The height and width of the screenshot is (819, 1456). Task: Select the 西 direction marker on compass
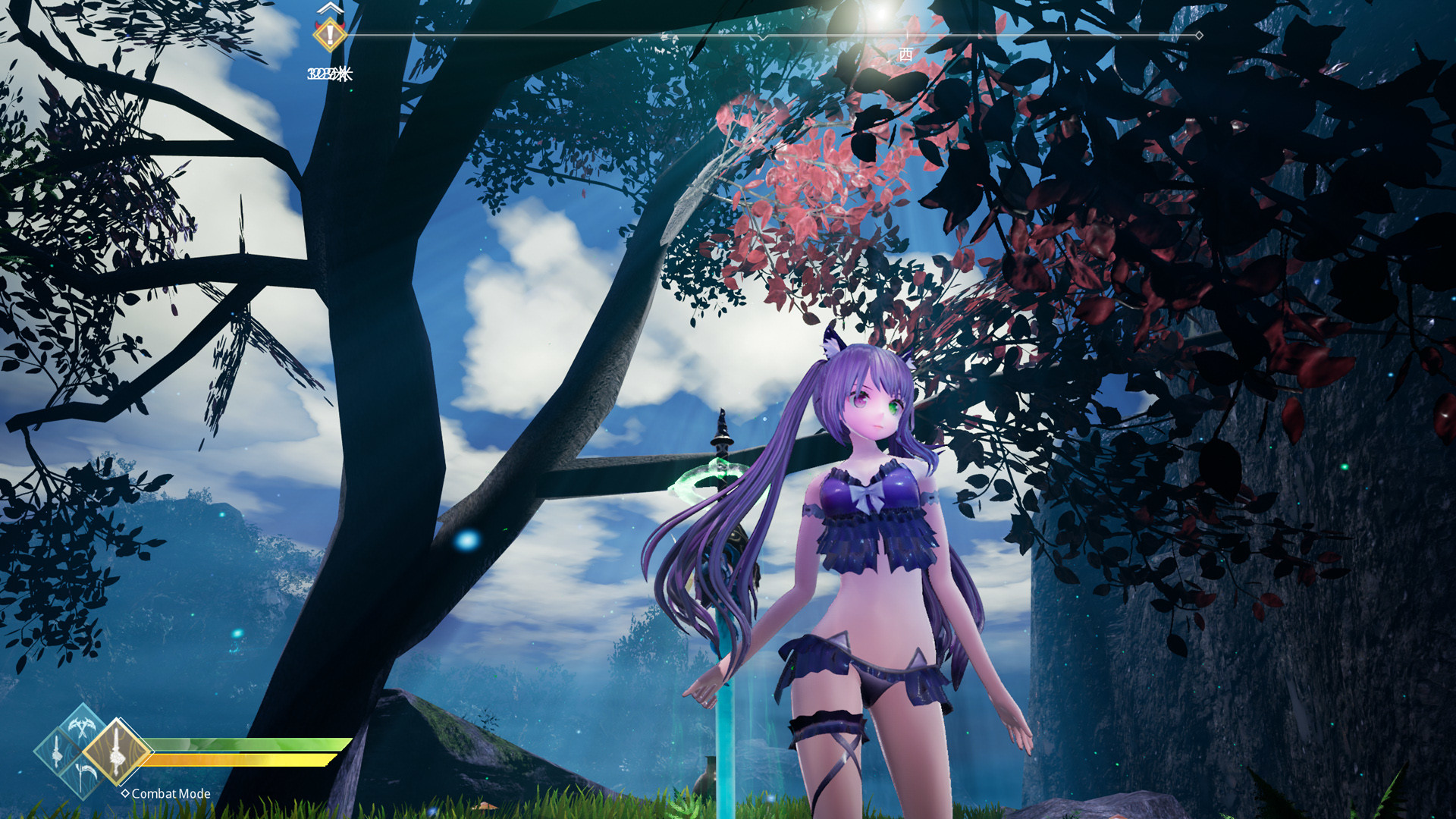906,52
